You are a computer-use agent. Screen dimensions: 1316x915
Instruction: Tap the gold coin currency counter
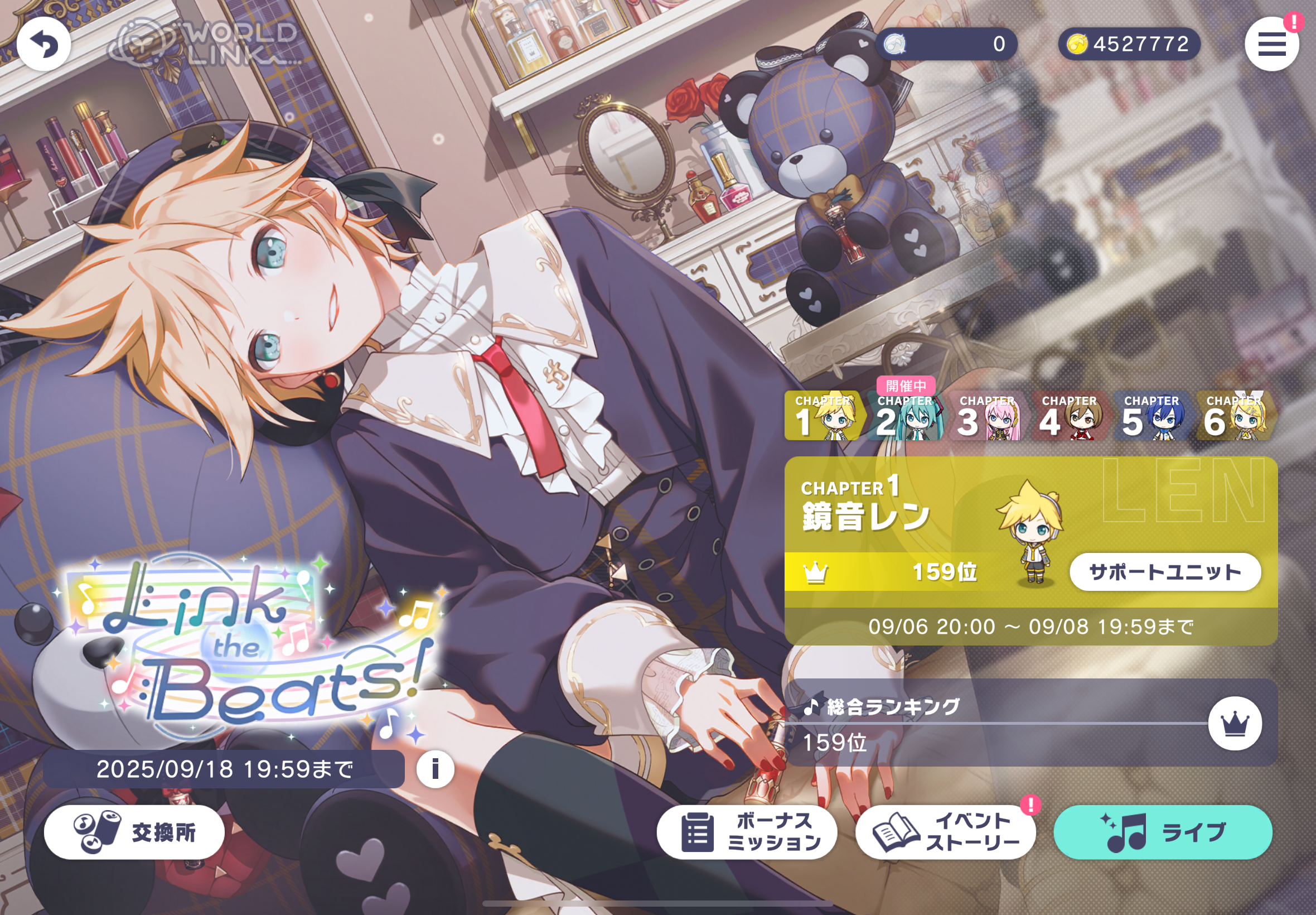1129,44
